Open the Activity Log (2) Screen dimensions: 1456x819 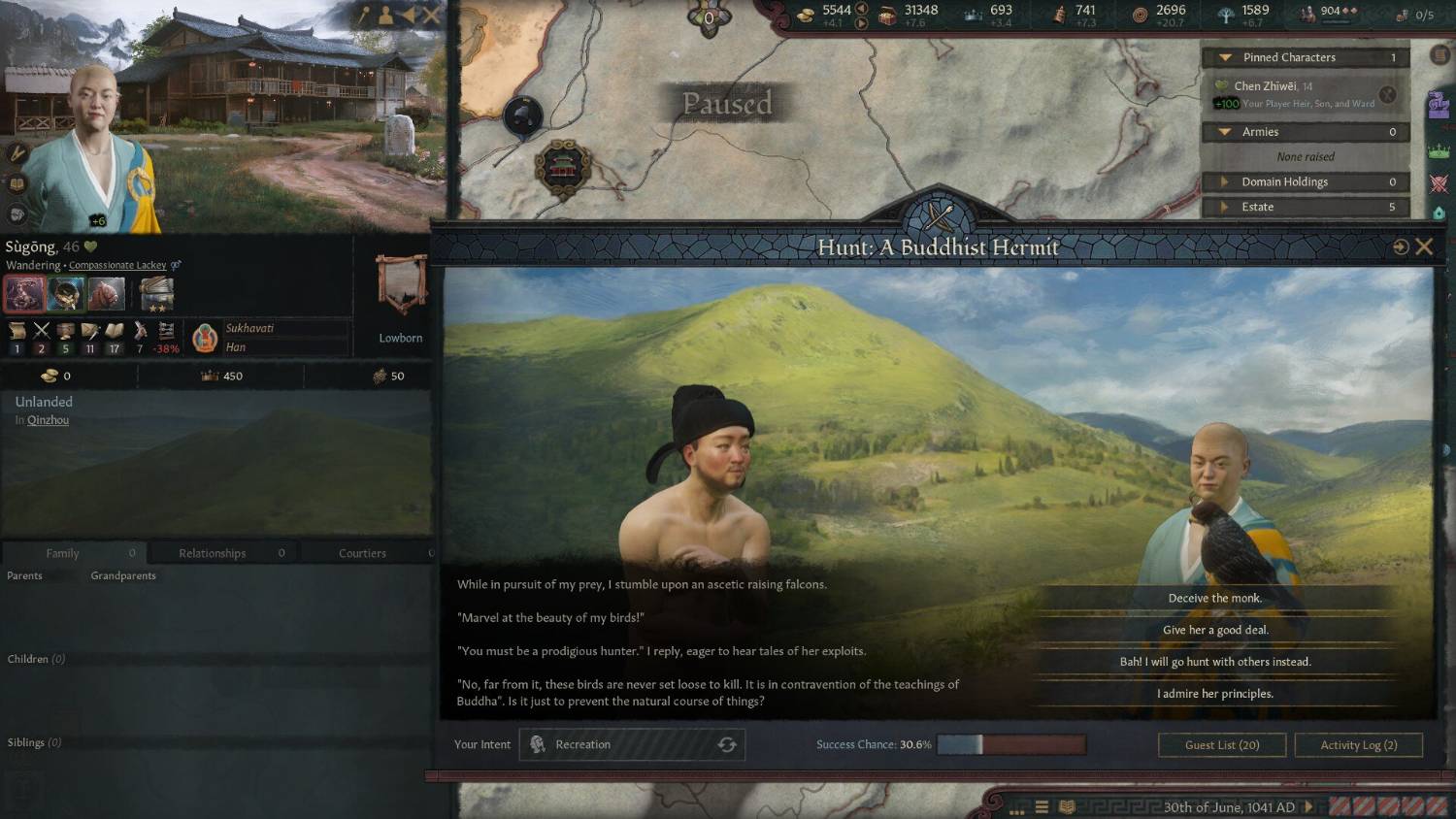click(x=1358, y=745)
